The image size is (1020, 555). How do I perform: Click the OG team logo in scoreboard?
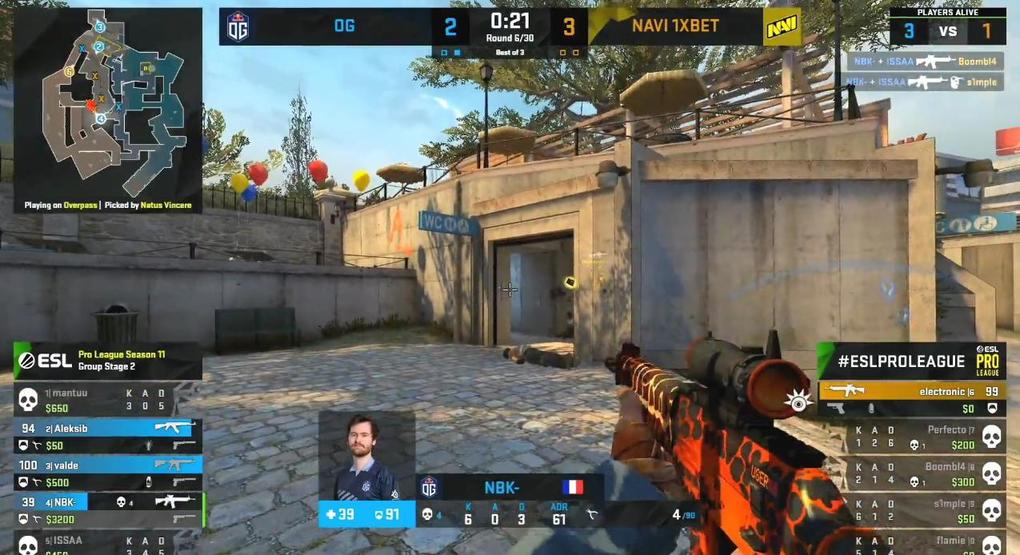click(x=238, y=27)
